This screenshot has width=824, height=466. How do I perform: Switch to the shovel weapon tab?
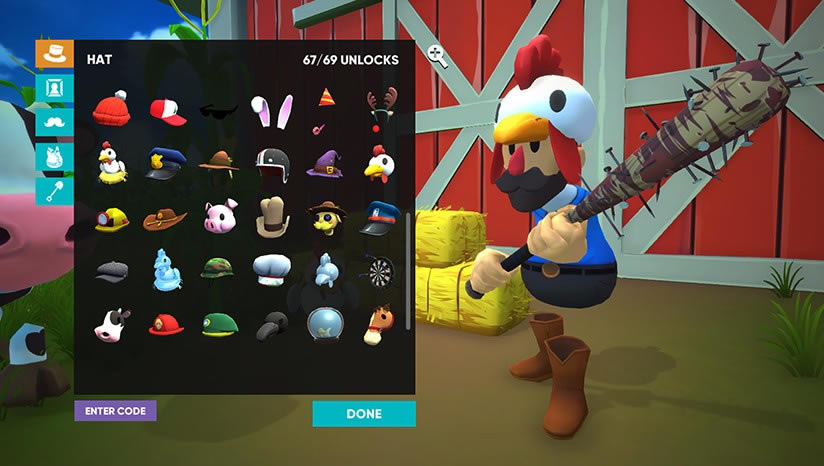tap(54, 190)
